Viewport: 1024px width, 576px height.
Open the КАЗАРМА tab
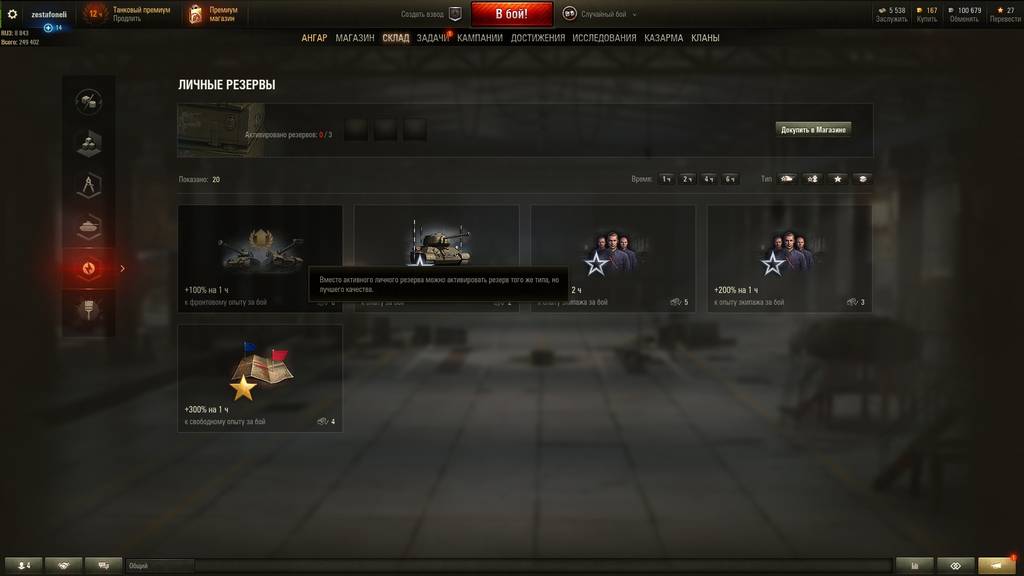tap(664, 38)
